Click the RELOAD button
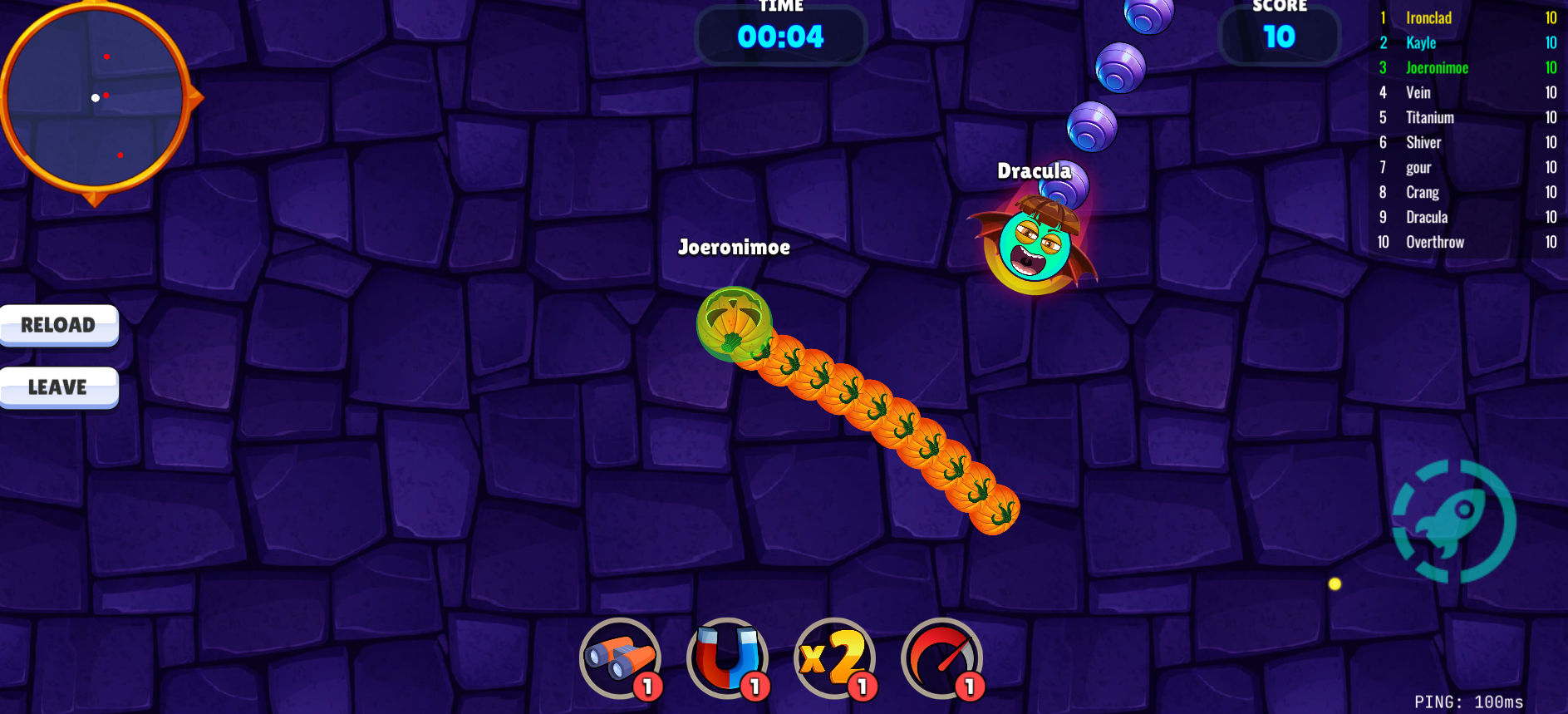Viewport: 1568px width, 714px height. click(x=58, y=325)
